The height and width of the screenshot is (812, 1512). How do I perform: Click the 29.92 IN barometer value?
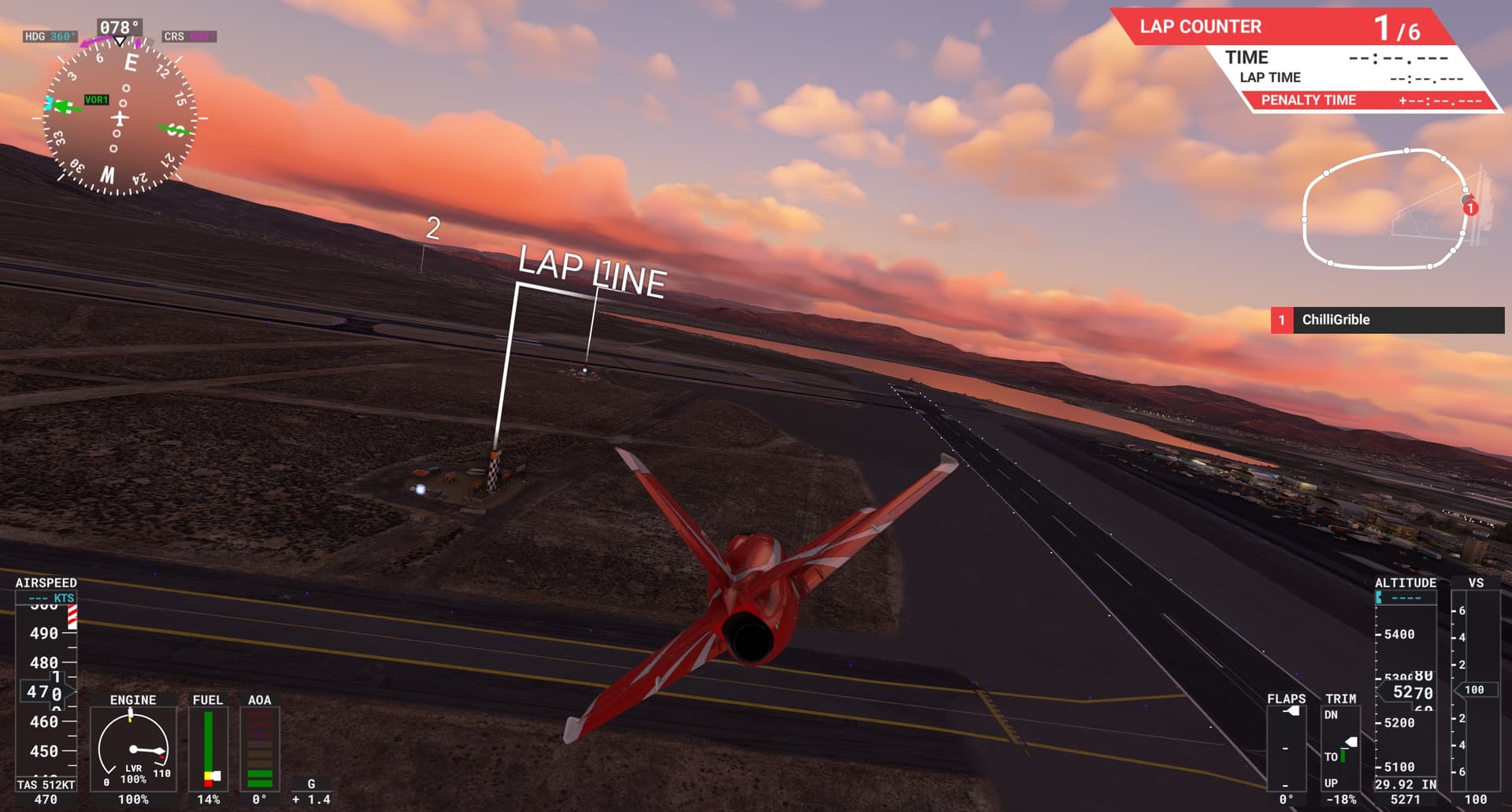pyautogui.click(x=1405, y=784)
